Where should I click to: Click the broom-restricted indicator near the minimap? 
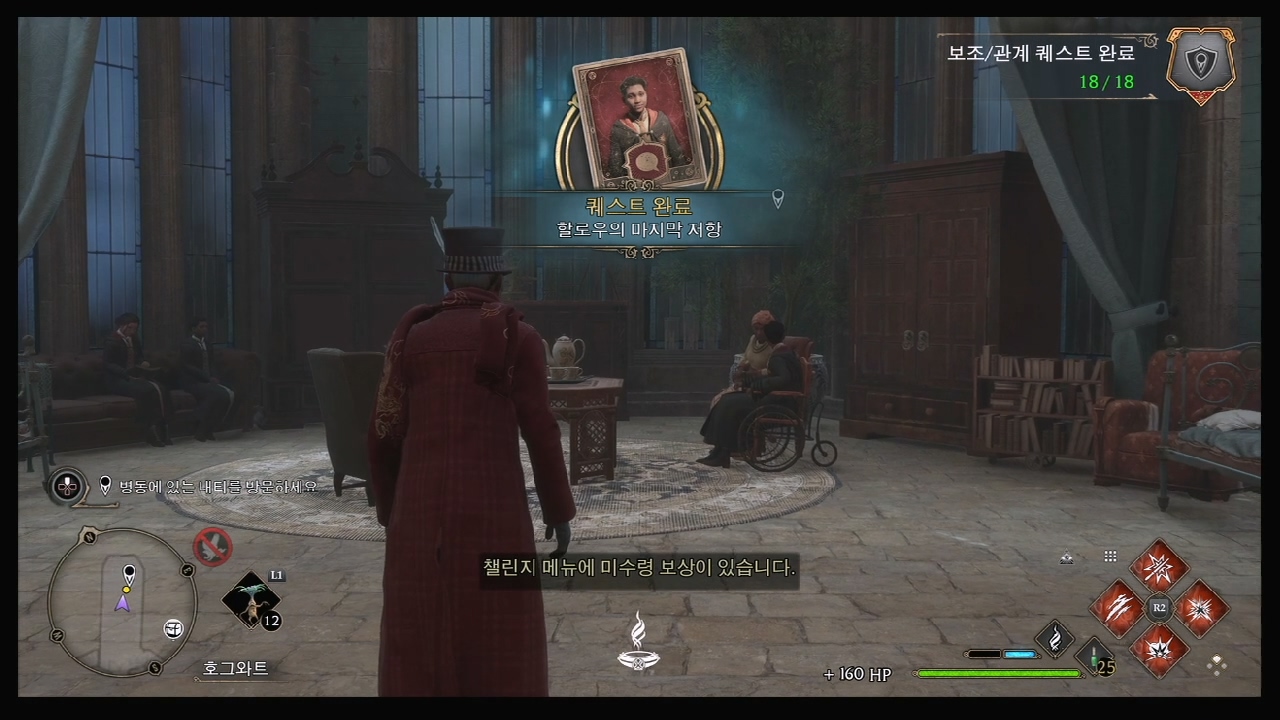click(213, 545)
